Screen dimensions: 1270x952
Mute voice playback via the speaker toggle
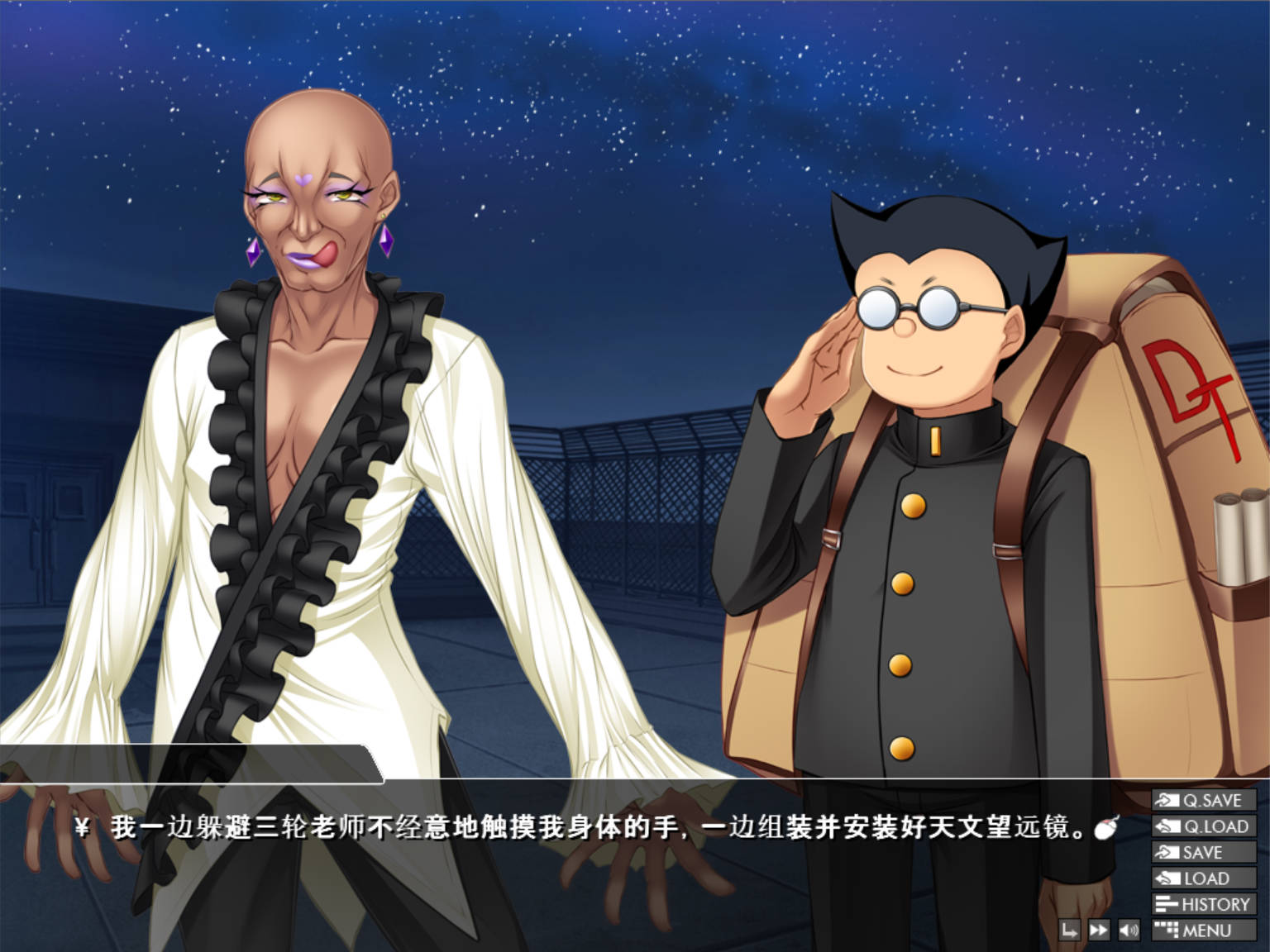[x=1129, y=931]
